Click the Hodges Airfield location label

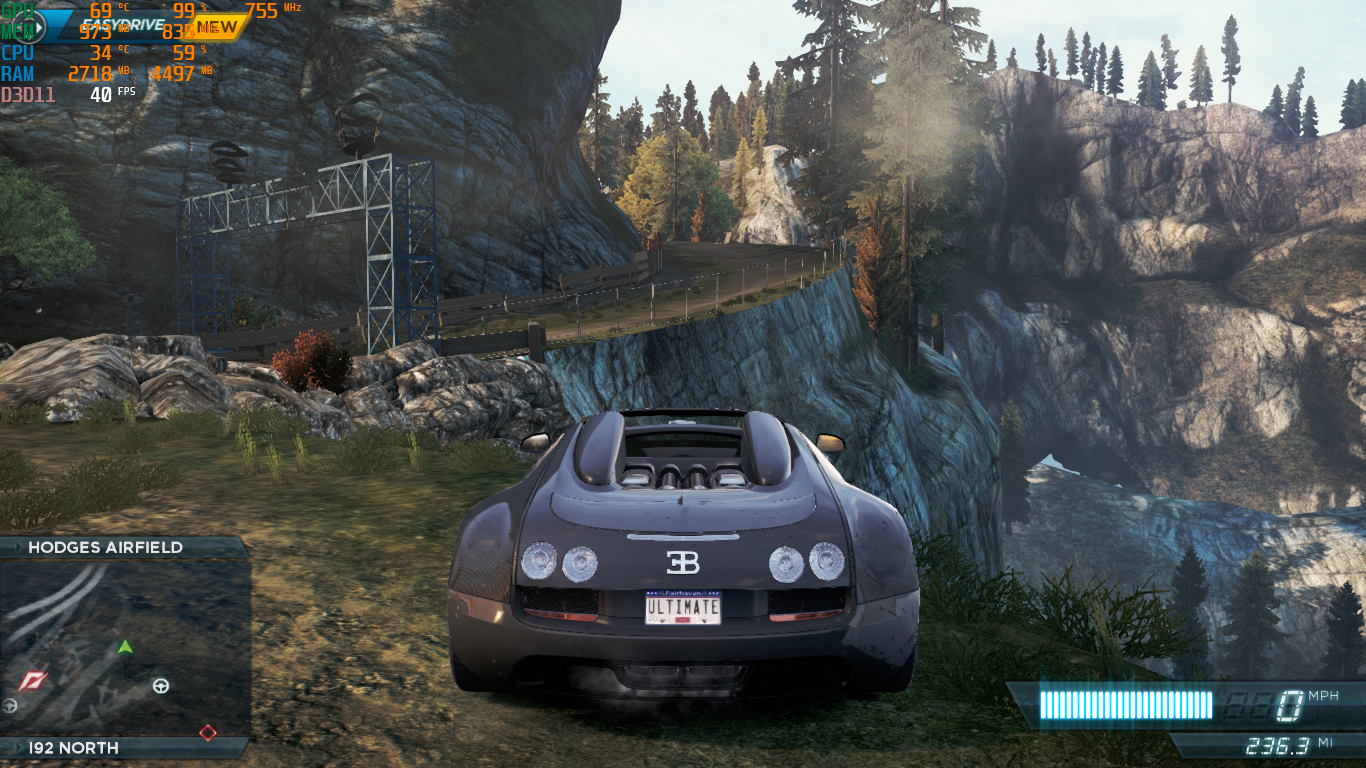coord(106,547)
